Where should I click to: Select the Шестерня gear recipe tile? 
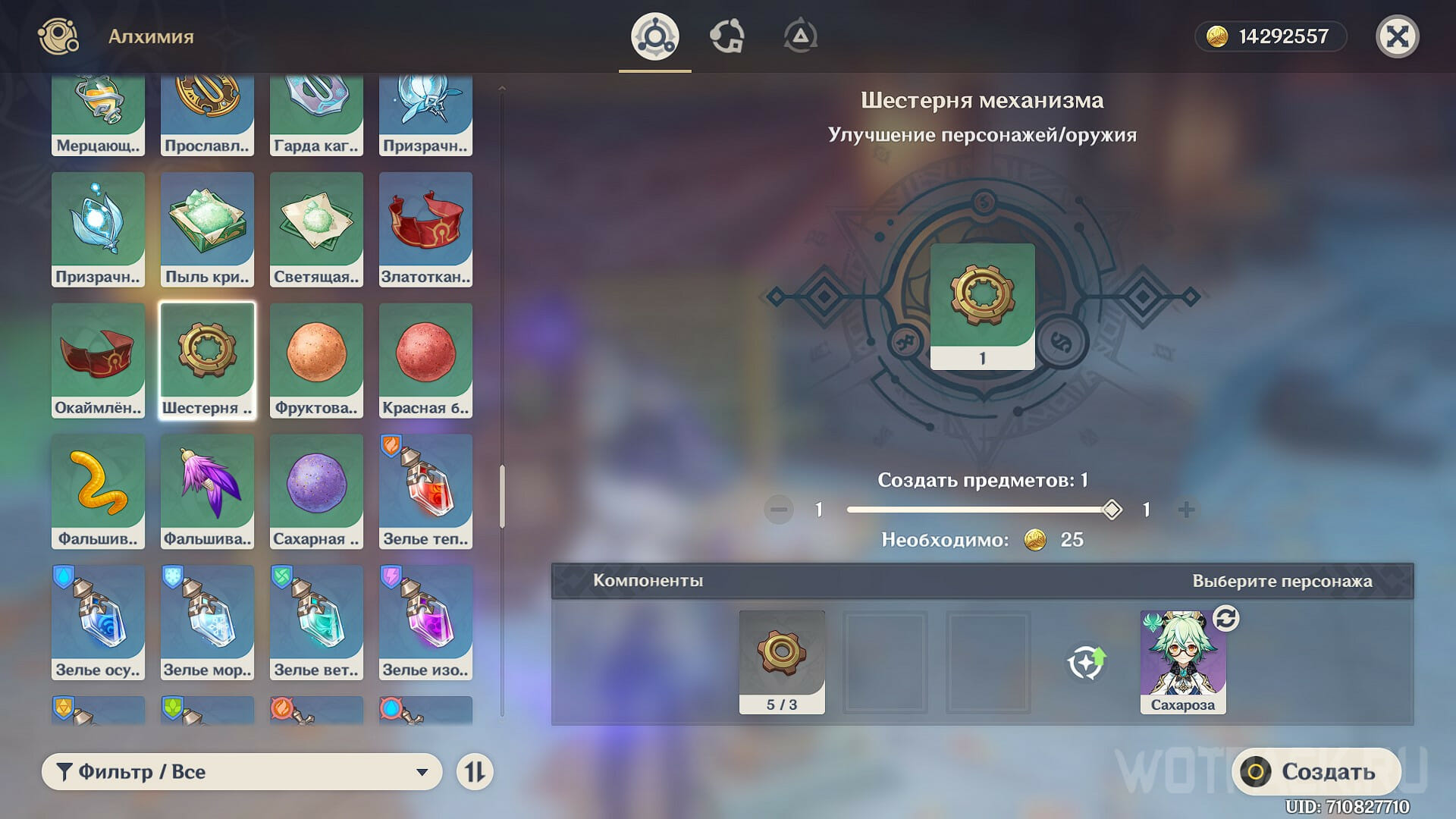coord(207,360)
